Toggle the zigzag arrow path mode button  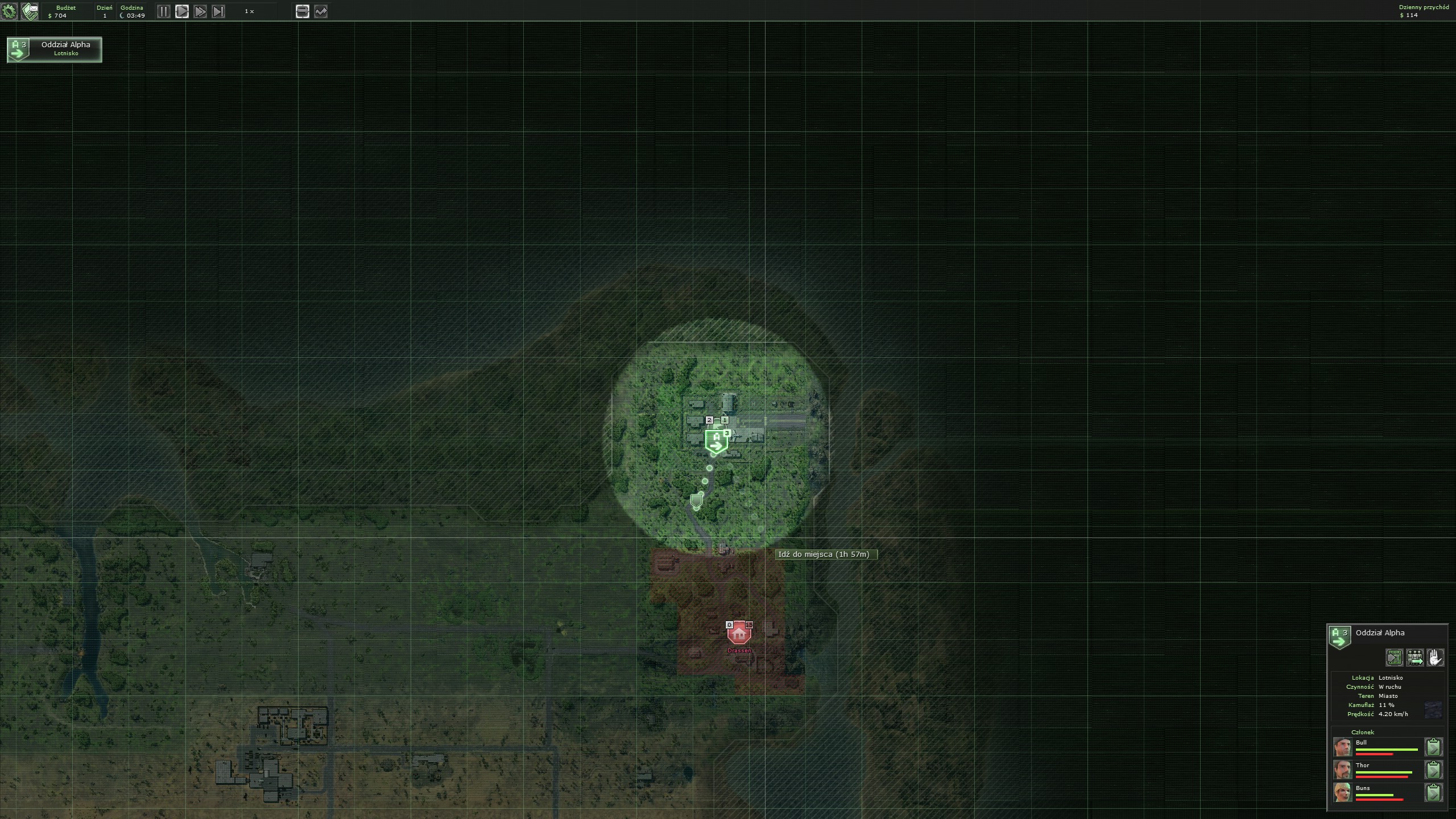click(x=321, y=11)
